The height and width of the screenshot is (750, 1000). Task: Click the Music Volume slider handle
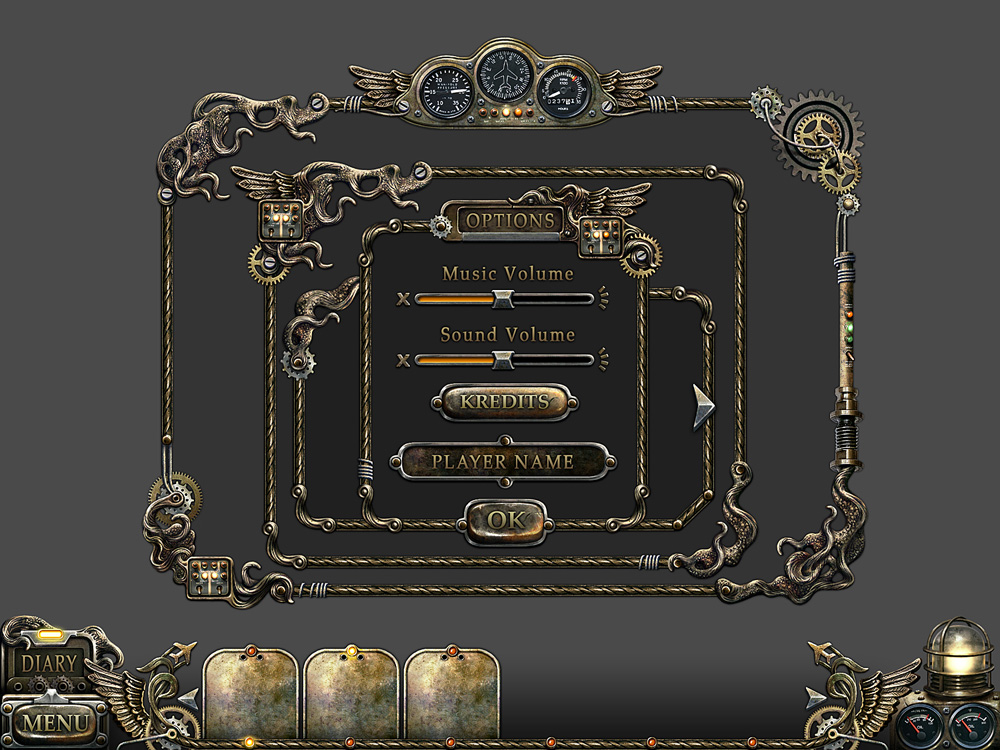503,298
